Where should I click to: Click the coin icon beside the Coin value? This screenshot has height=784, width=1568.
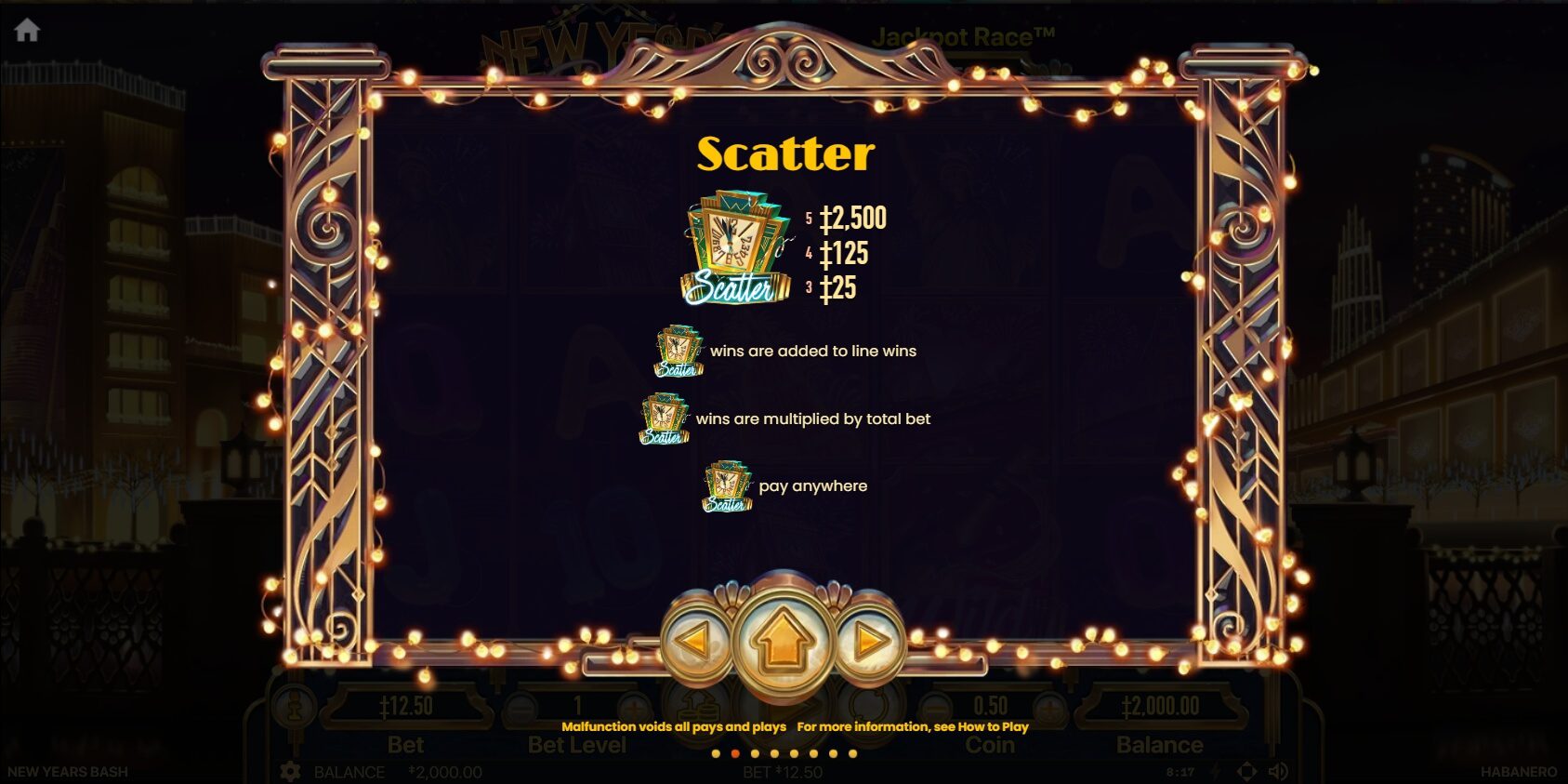(x=872, y=705)
